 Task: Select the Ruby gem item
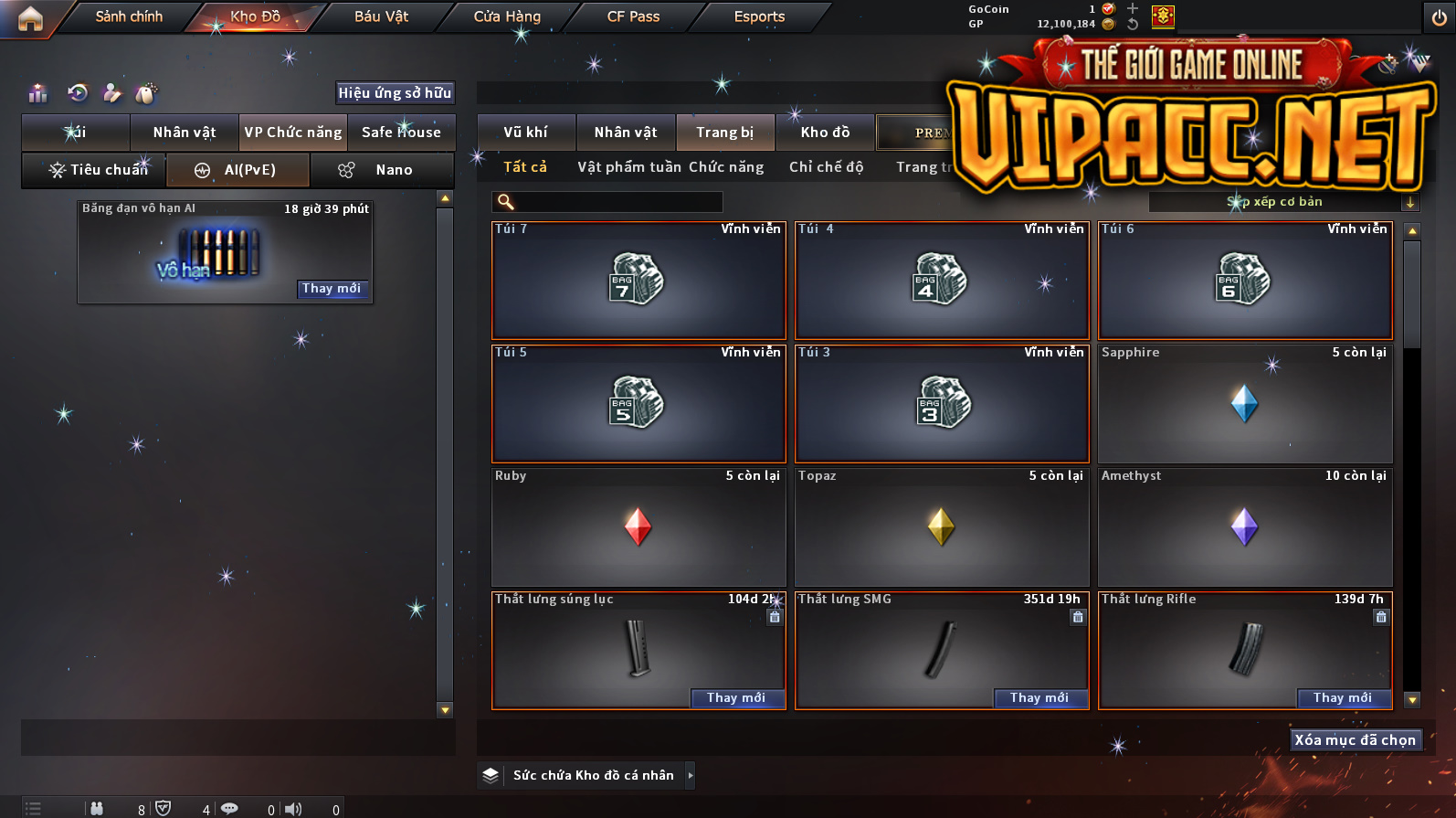pyautogui.click(x=638, y=527)
